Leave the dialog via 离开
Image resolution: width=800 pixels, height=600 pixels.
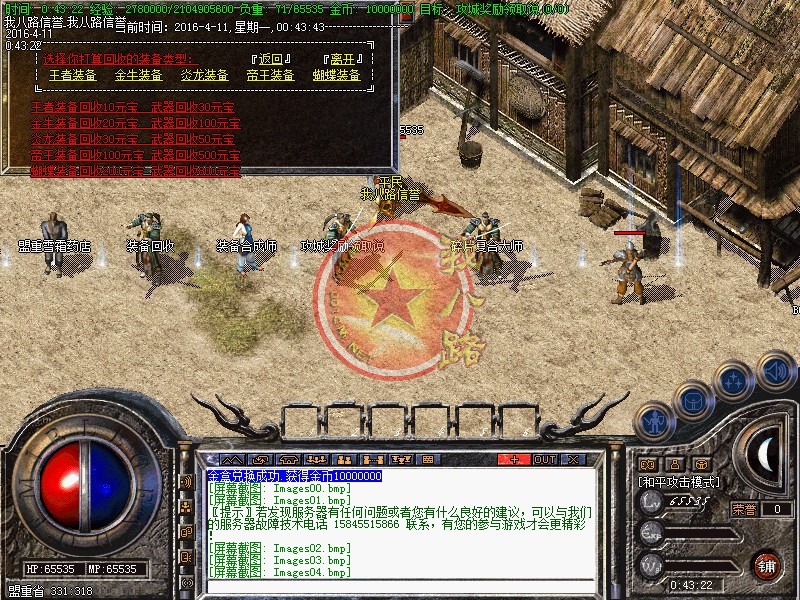[x=341, y=58]
